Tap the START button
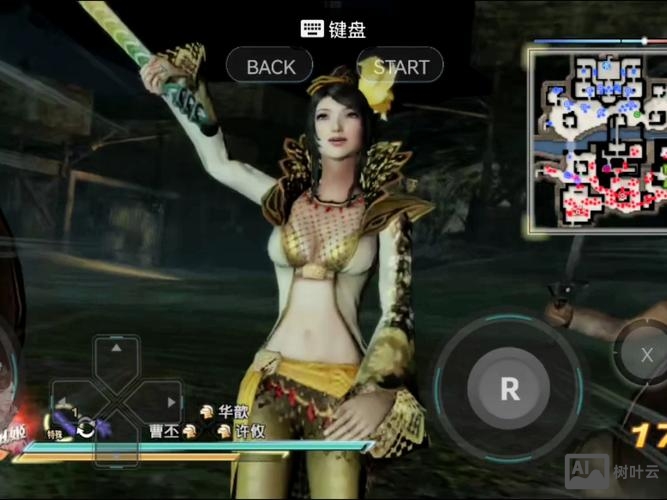Viewport: 667px width, 500px height. (400, 67)
